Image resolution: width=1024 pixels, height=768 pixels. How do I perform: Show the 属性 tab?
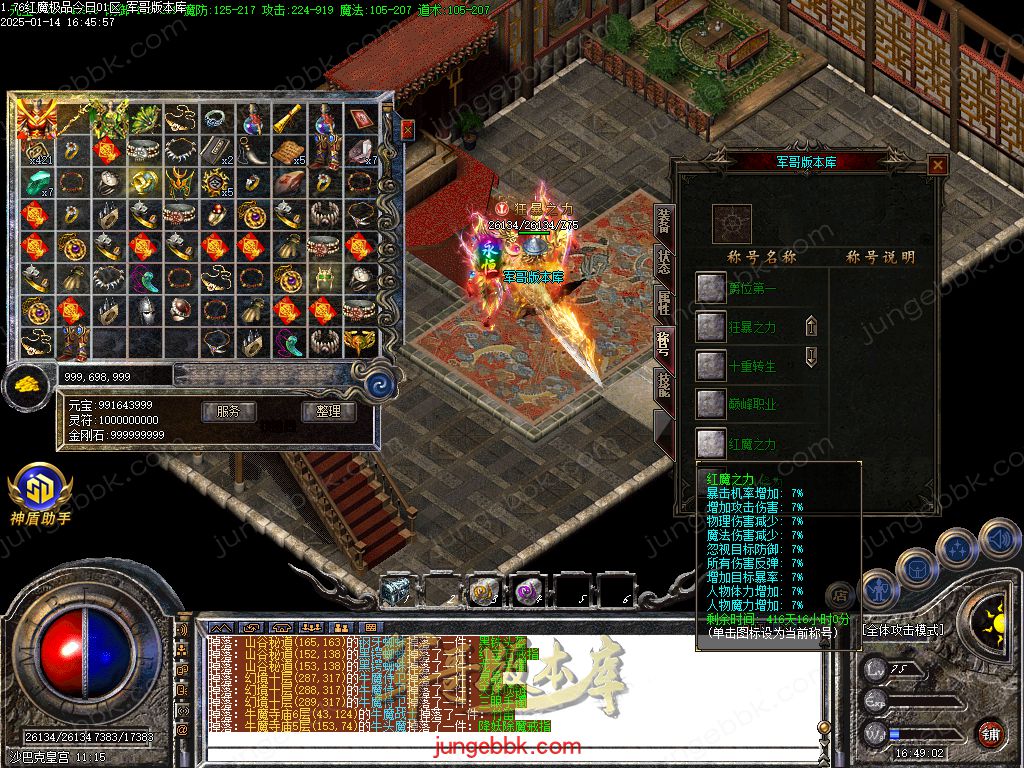click(664, 302)
